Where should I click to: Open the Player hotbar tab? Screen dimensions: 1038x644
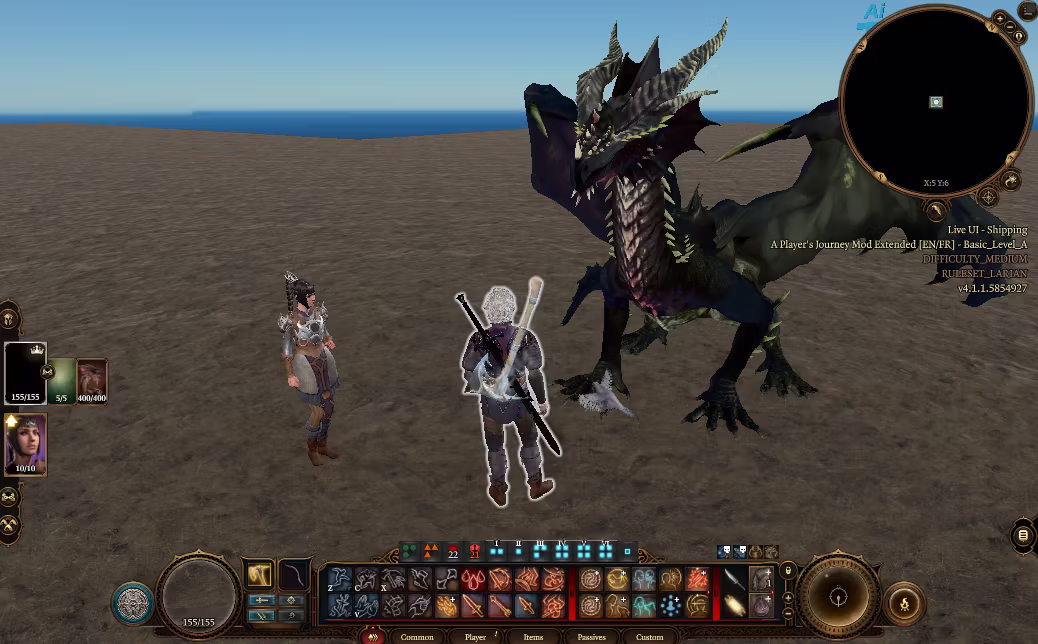[x=475, y=637]
